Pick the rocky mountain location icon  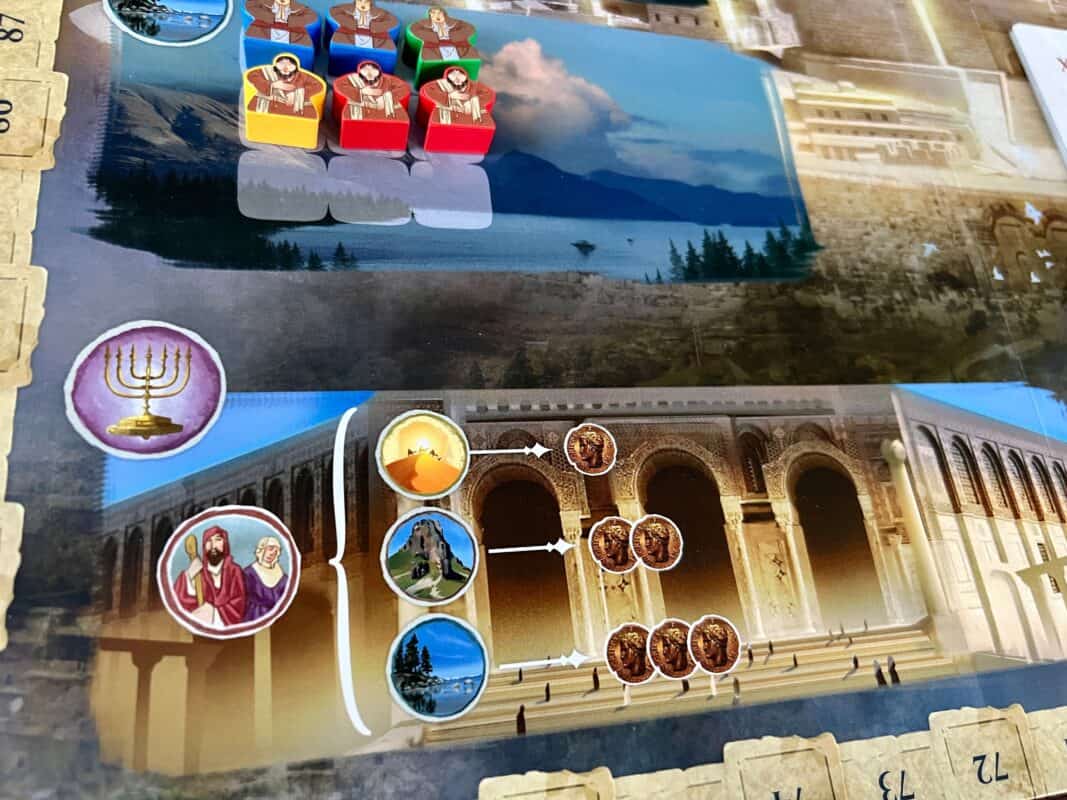click(x=430, y=556)
